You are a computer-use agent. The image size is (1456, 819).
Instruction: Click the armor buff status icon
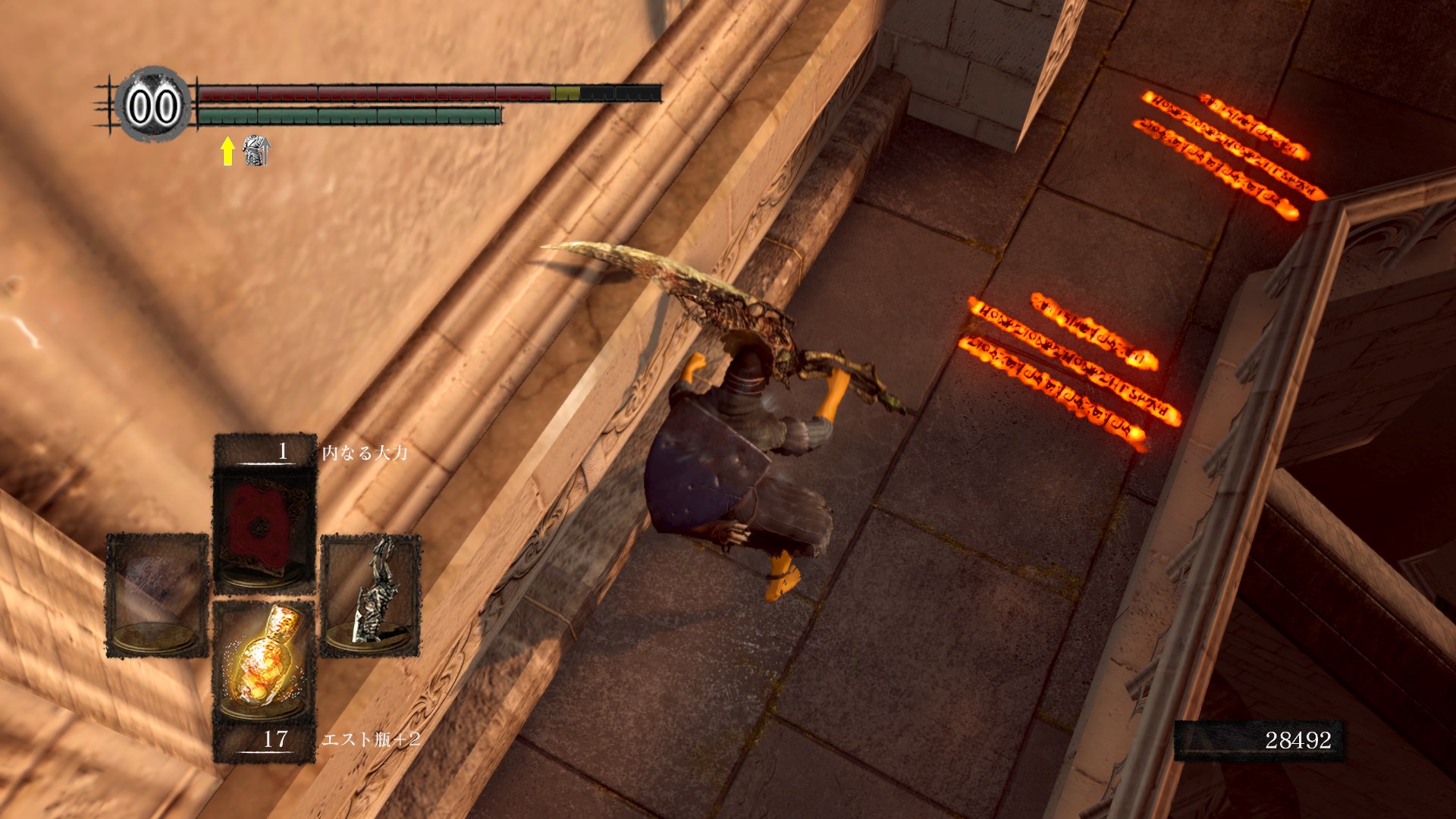tap(256, 152)
